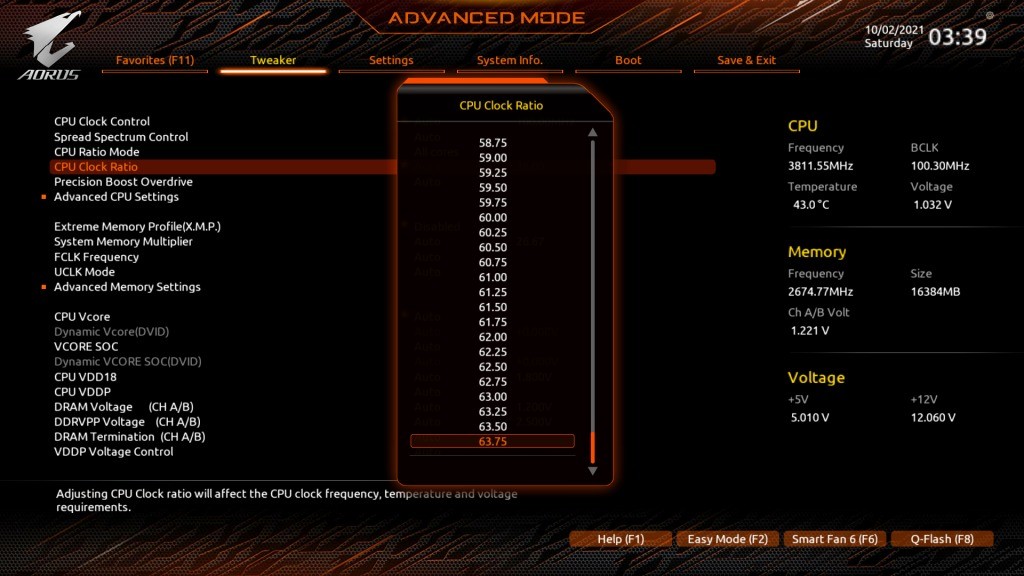Select the 62.50 clock ratio entry
The height and width of the screenshot is (576, 1024).
(x=493, y=367)
